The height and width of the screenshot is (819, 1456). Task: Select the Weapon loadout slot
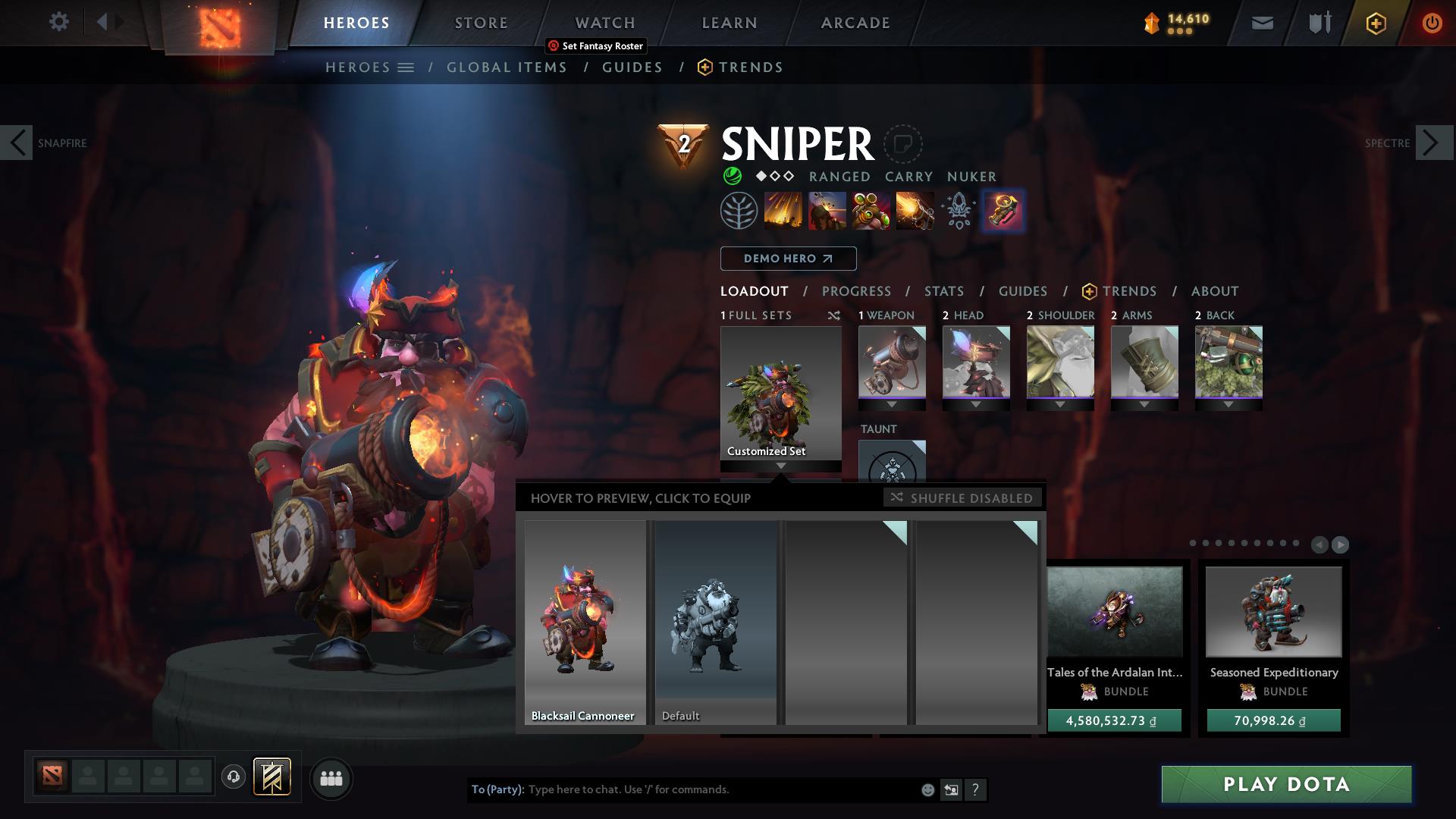(892, 362)
